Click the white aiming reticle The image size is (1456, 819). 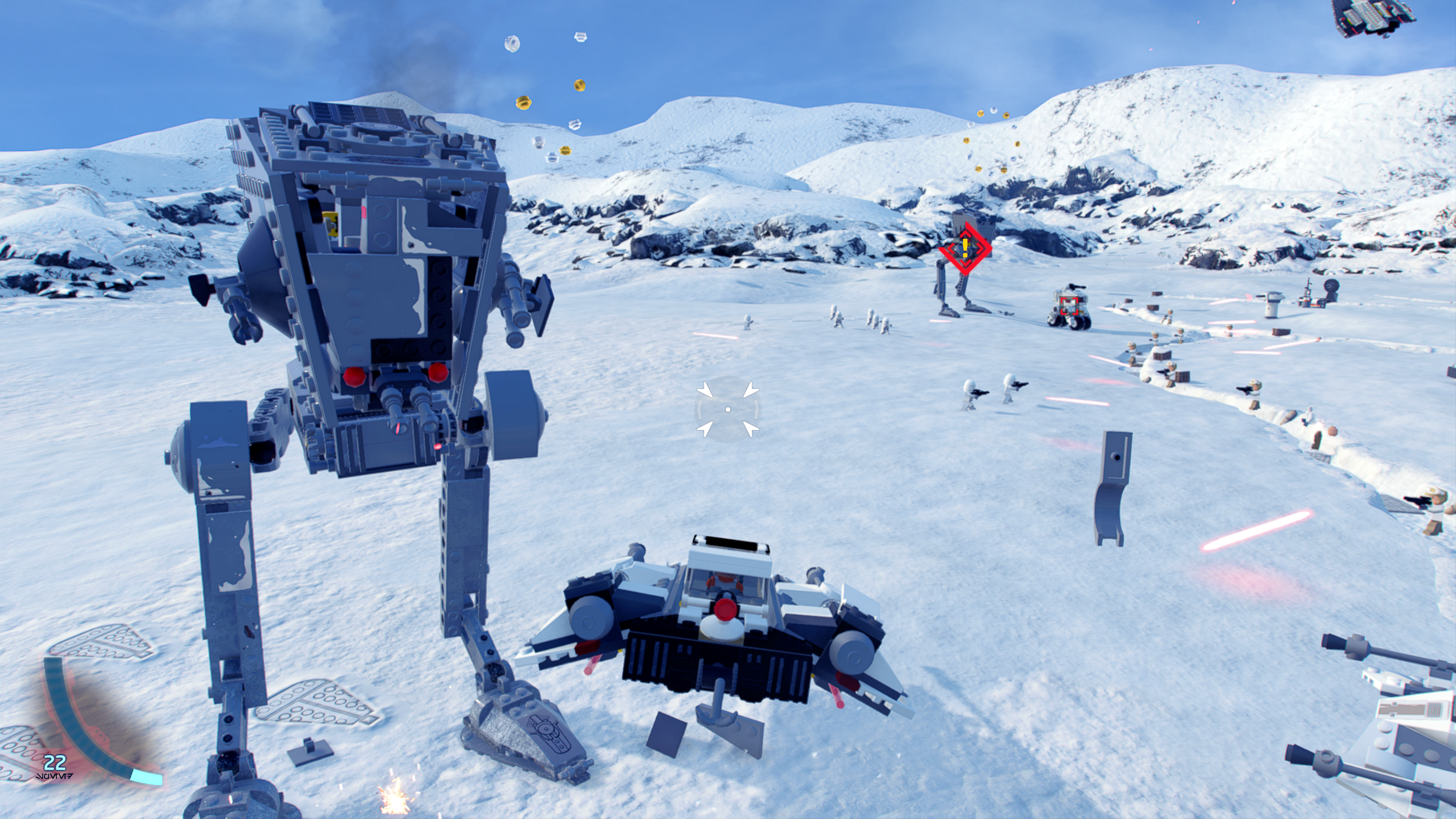(728, 409)
